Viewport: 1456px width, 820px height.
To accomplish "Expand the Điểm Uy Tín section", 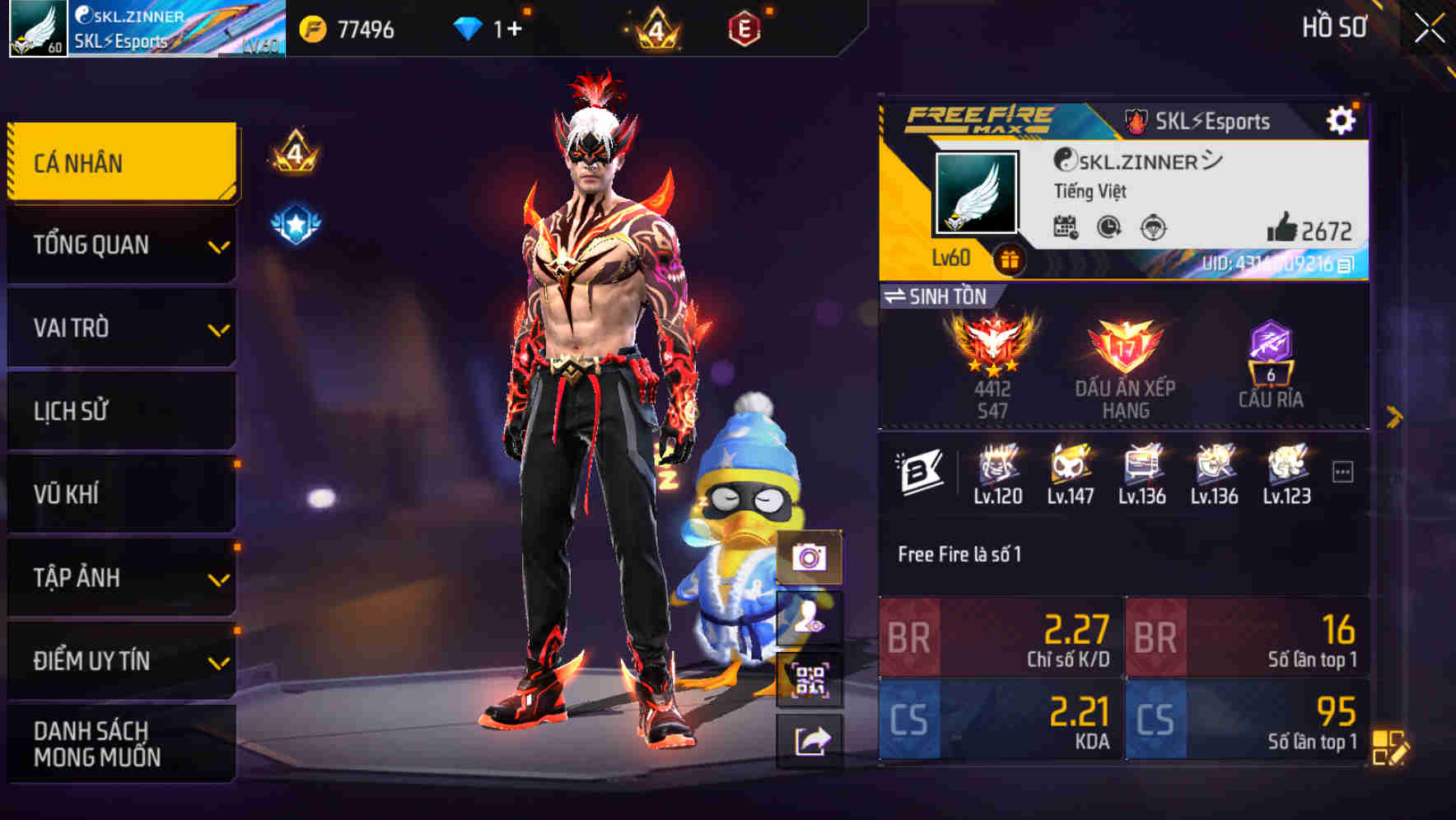I will [121, 659].
